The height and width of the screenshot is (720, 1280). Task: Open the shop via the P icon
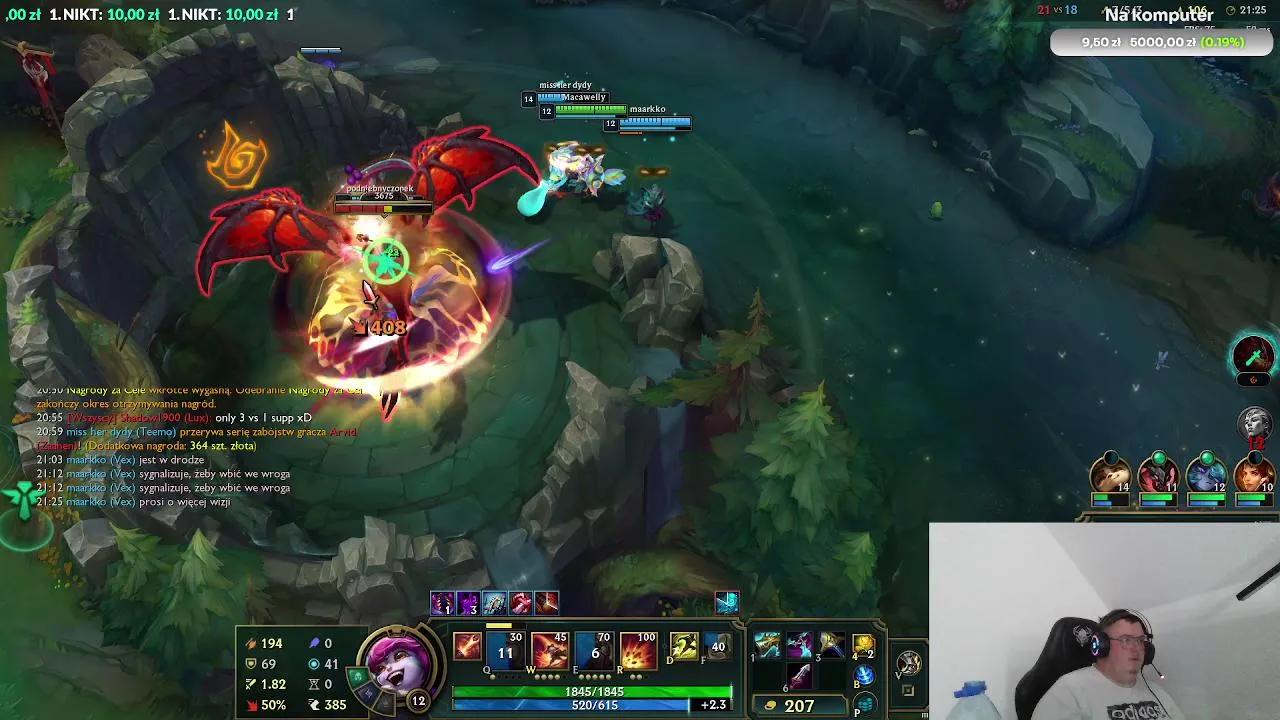[866, 704]
